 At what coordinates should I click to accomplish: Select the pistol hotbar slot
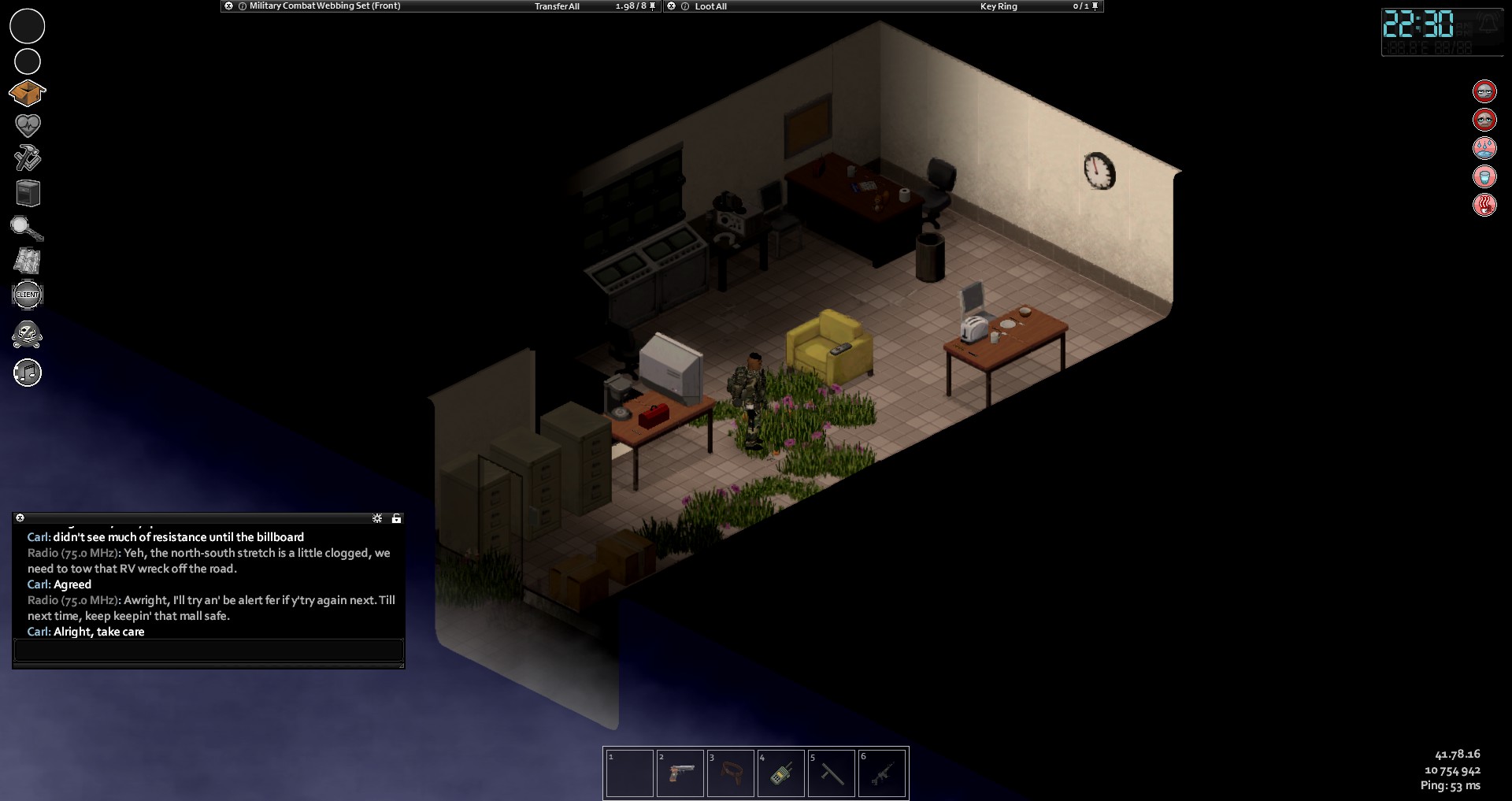[680, 773]
